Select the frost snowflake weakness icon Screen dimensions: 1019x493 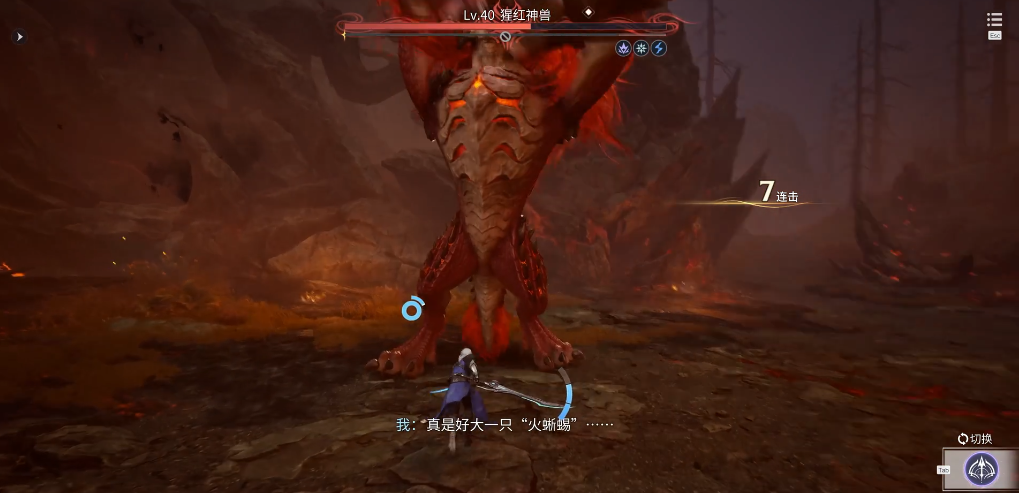pos(641,48)
